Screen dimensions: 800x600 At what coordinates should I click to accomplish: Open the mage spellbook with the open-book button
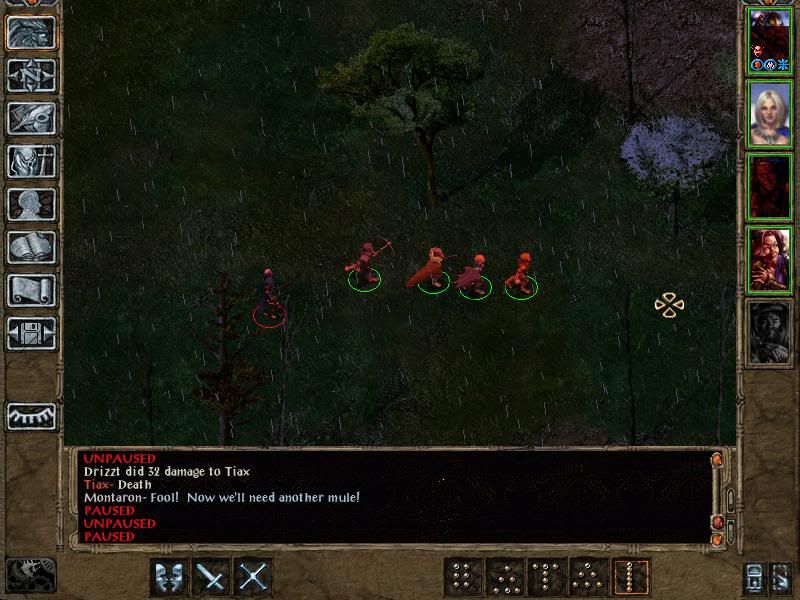coord(31,247)
